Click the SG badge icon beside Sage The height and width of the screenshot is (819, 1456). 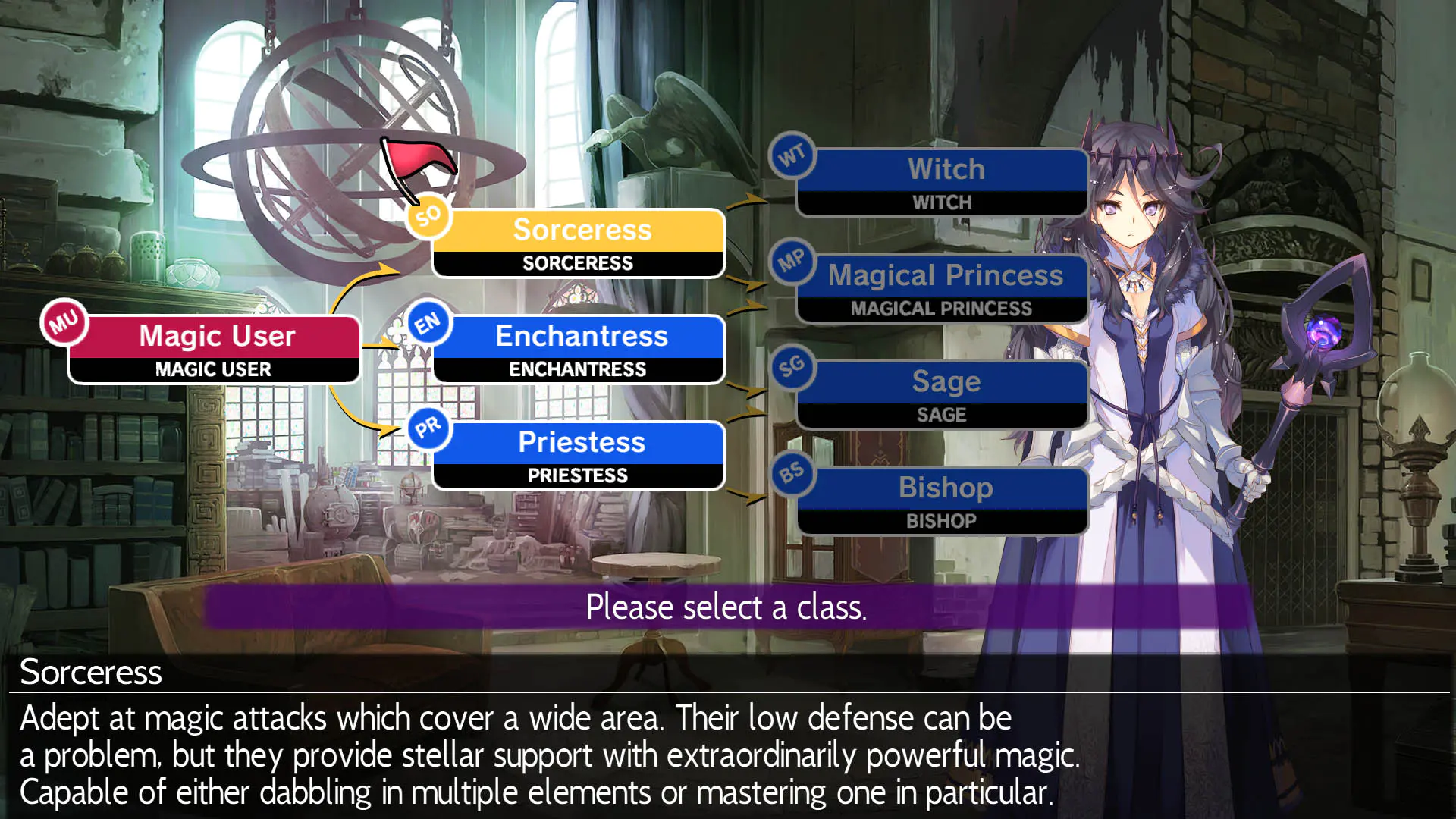(793, 368)
